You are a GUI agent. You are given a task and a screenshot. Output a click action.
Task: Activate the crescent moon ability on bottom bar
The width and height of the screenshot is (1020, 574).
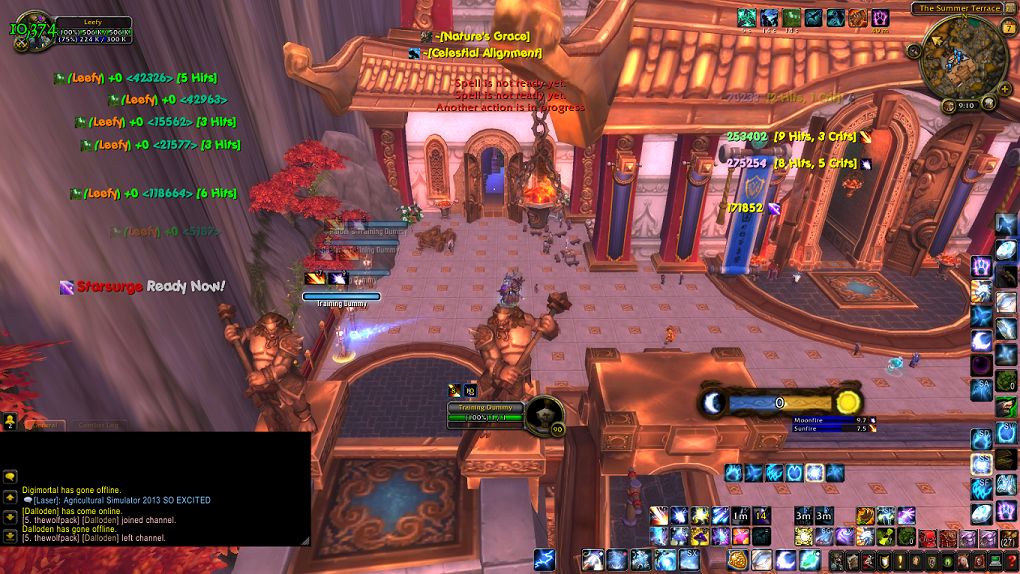[784, 560]
